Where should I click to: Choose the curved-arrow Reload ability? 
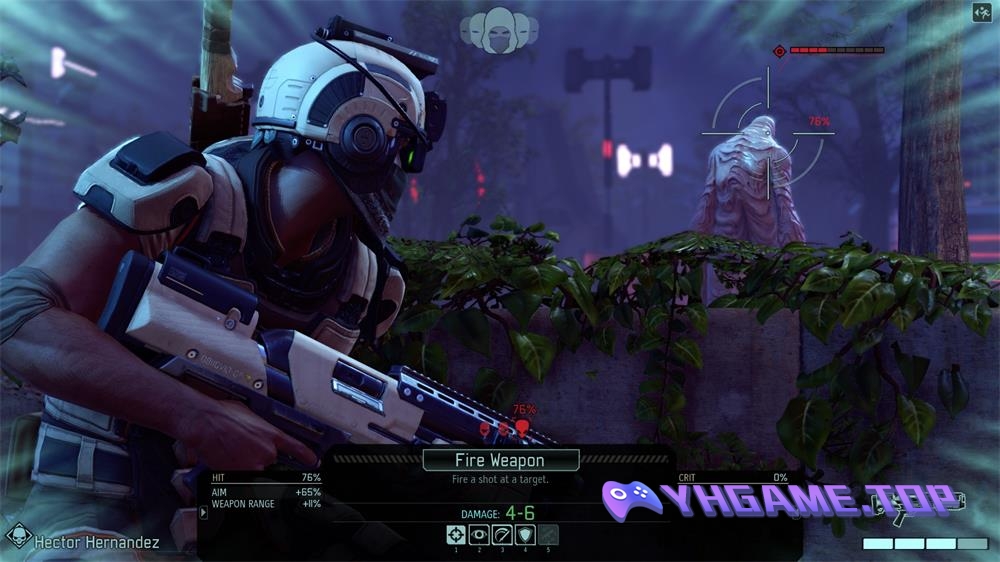coord(502,535)
